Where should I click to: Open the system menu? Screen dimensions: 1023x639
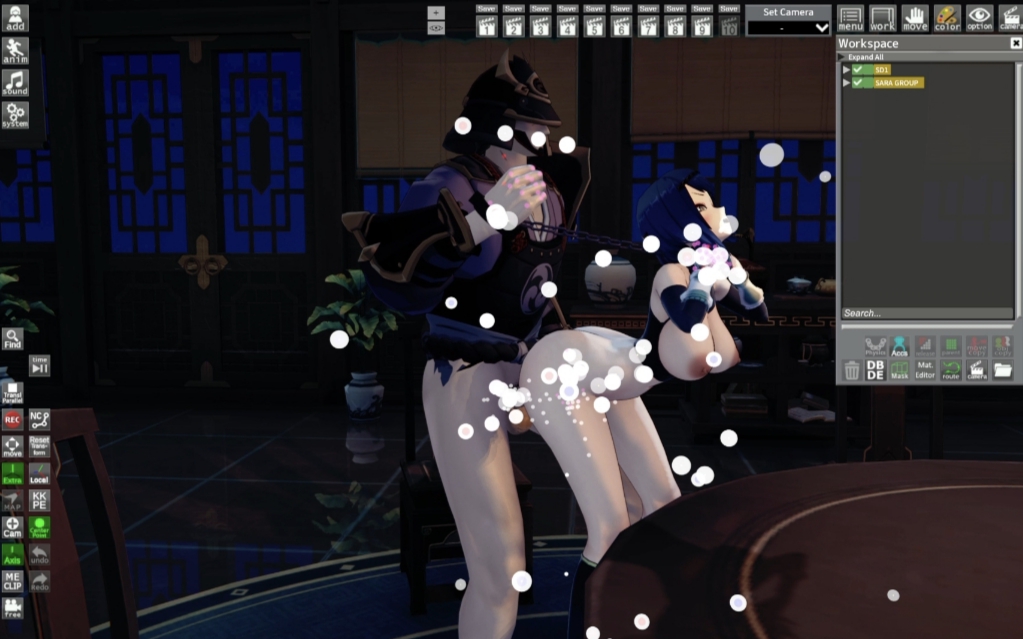coord(15,115)
